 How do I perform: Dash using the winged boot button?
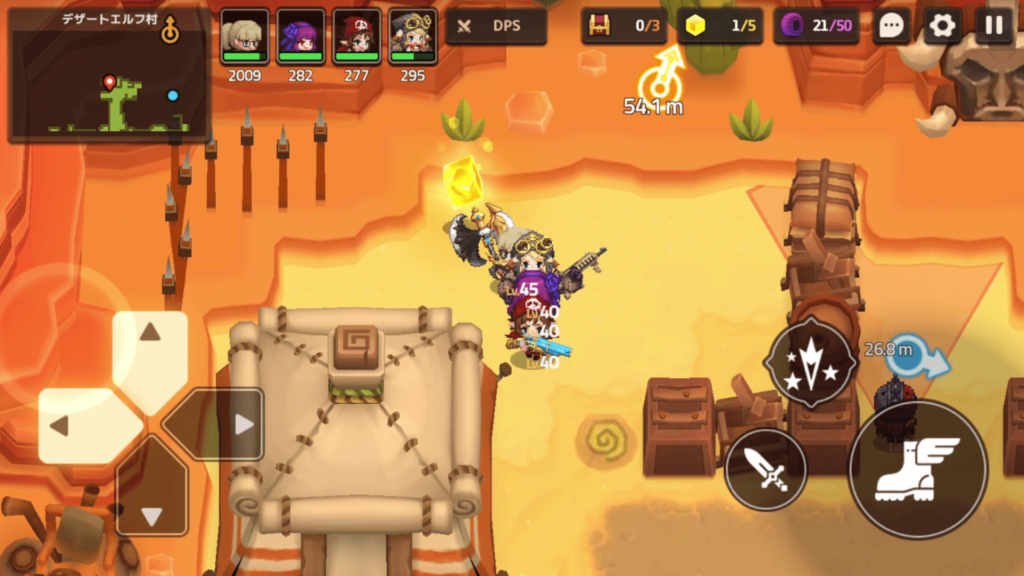(917, 468)
